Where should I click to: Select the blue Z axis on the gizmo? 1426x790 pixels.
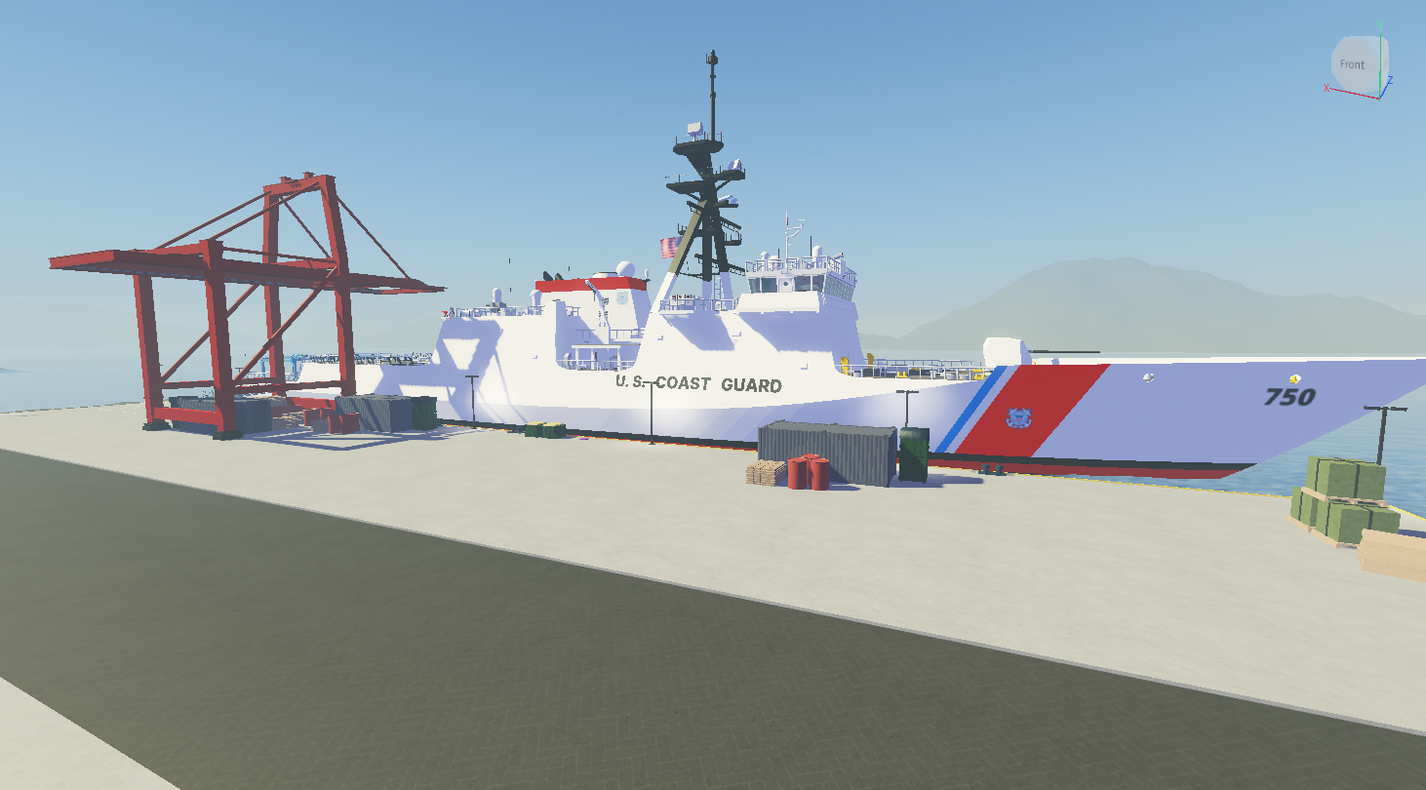tap(1386, 89)
